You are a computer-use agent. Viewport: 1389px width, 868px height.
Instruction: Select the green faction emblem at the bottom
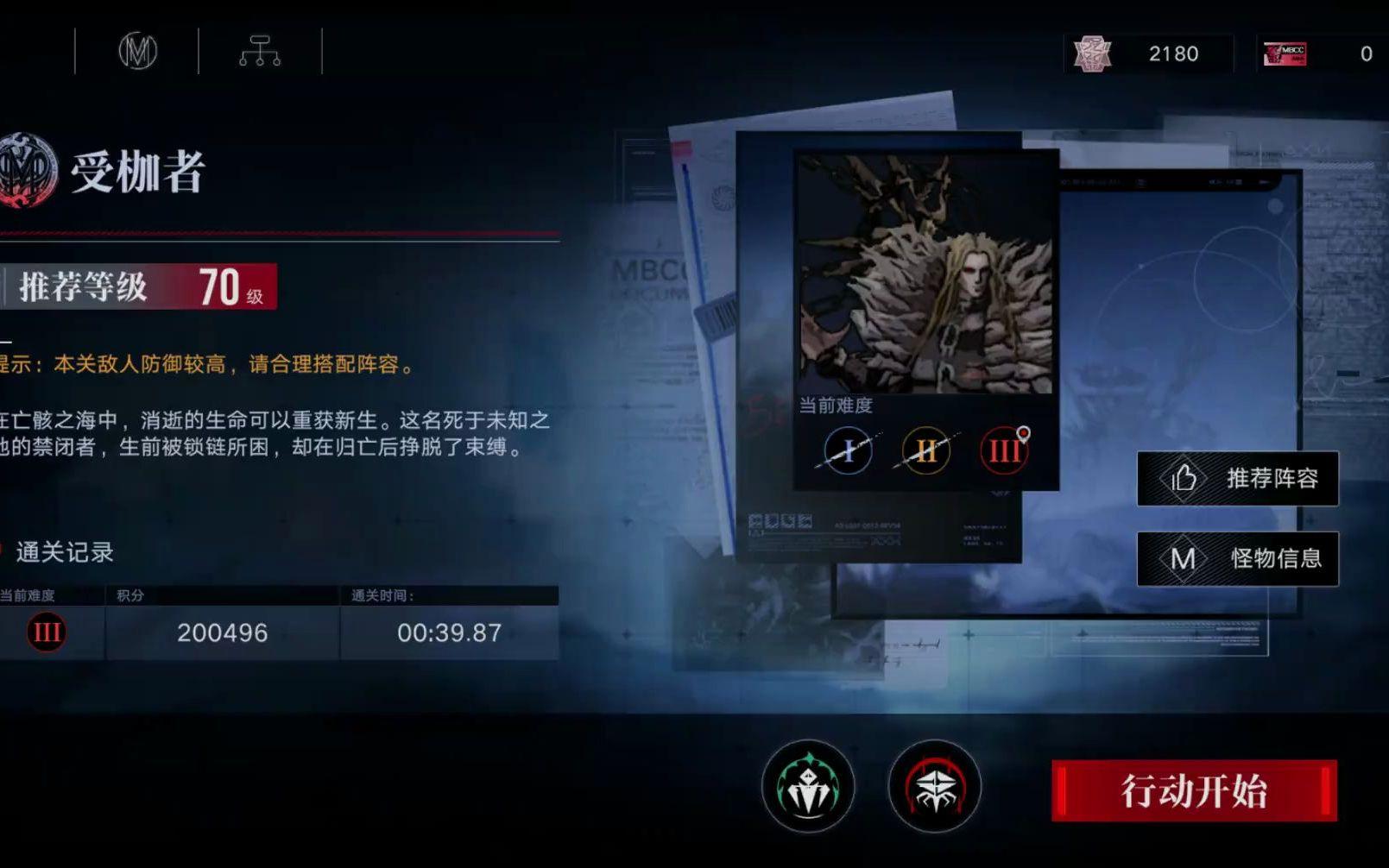(x=807, y=787)
